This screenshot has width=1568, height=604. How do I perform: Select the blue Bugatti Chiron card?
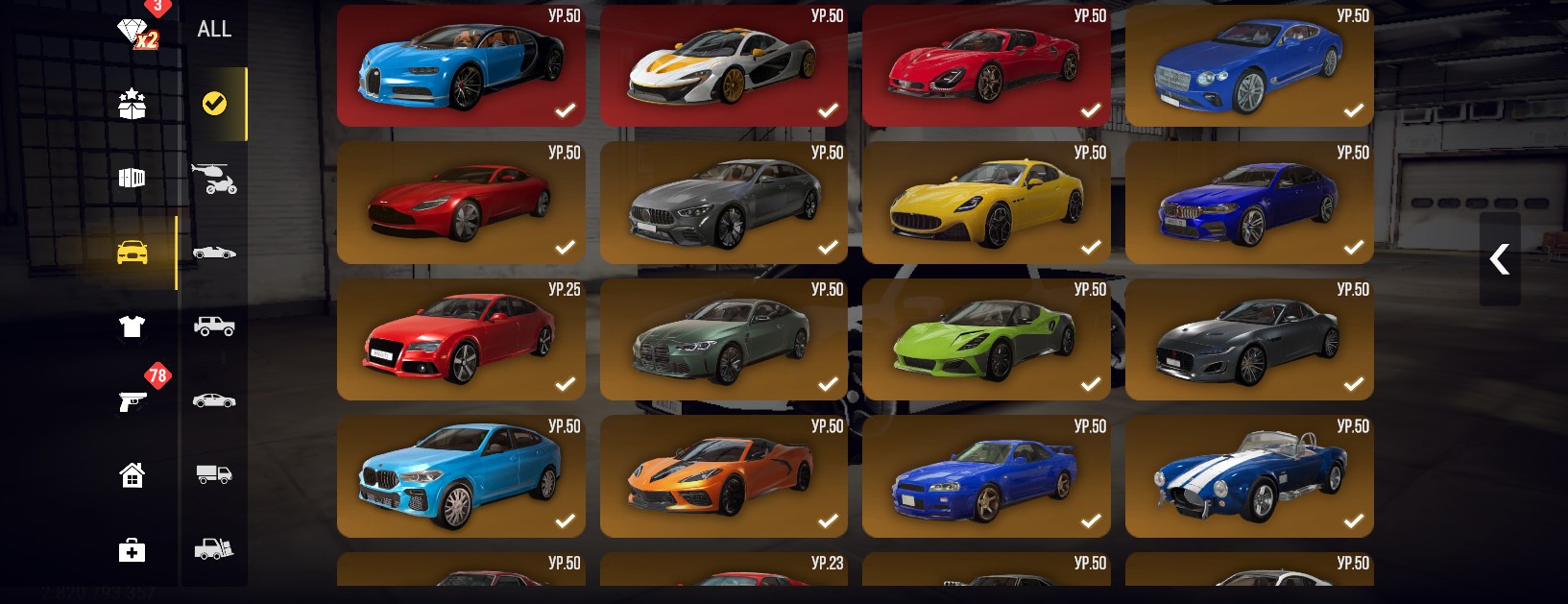coord(461,65)
